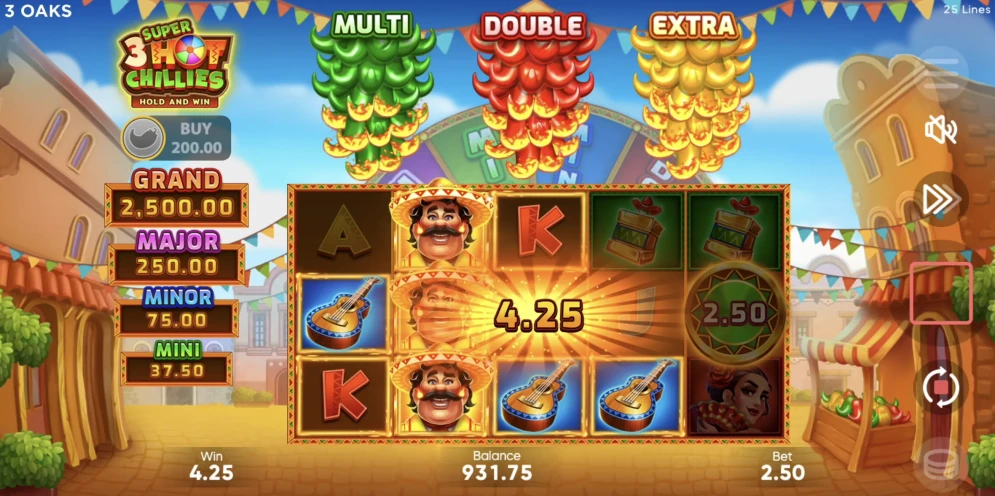Image resolution: width=995 pixels, height=496 pixels.
Task: Activate turbo spin double-arrow button
Action: click(x=940, y=199)
